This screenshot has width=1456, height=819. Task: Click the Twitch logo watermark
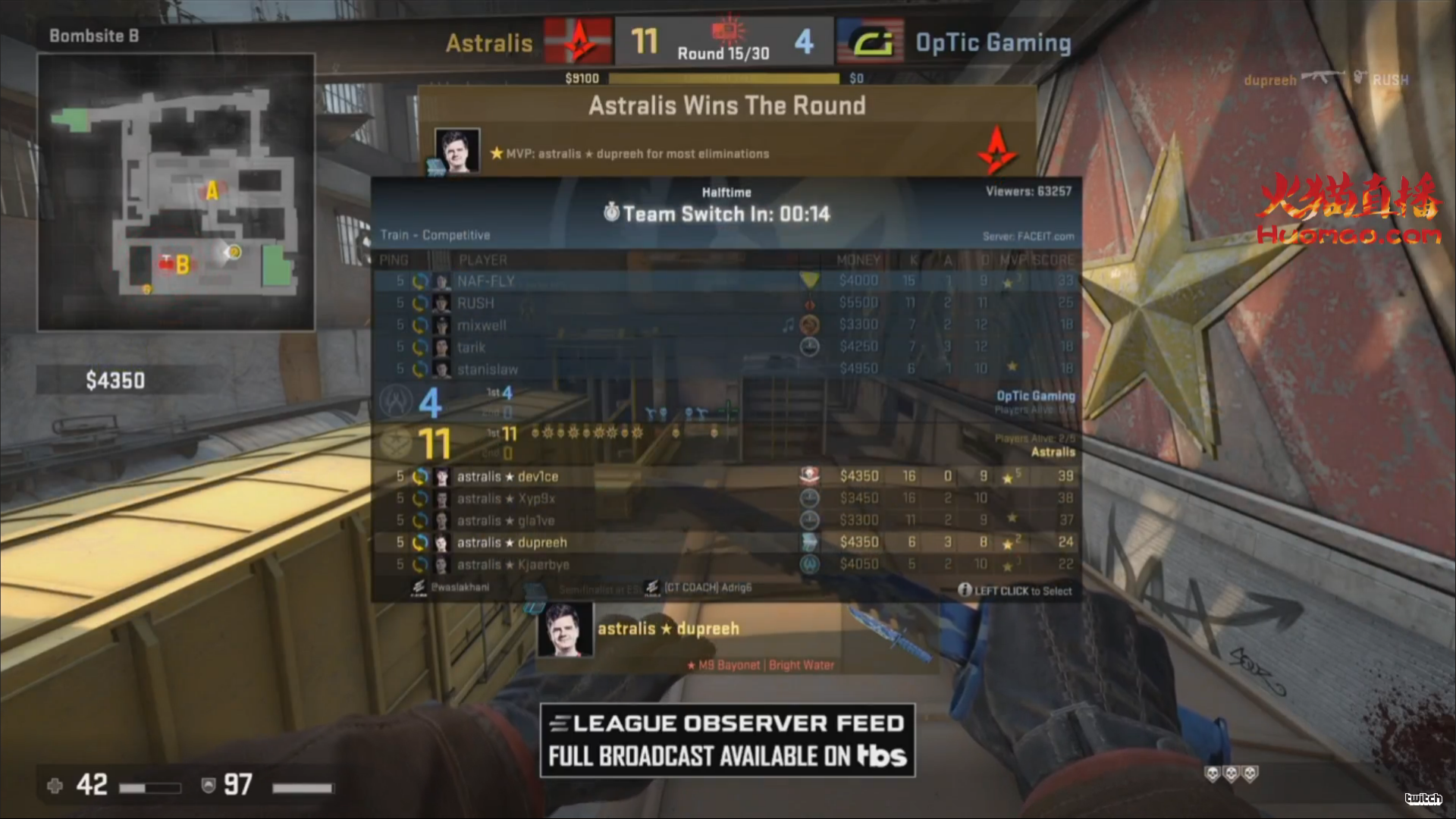(x=1424, y=799)
